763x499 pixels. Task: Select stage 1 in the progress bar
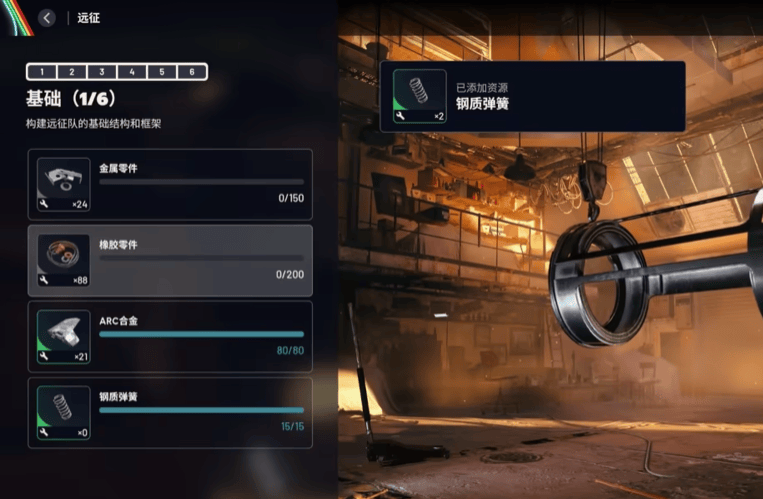click(41, 72)
